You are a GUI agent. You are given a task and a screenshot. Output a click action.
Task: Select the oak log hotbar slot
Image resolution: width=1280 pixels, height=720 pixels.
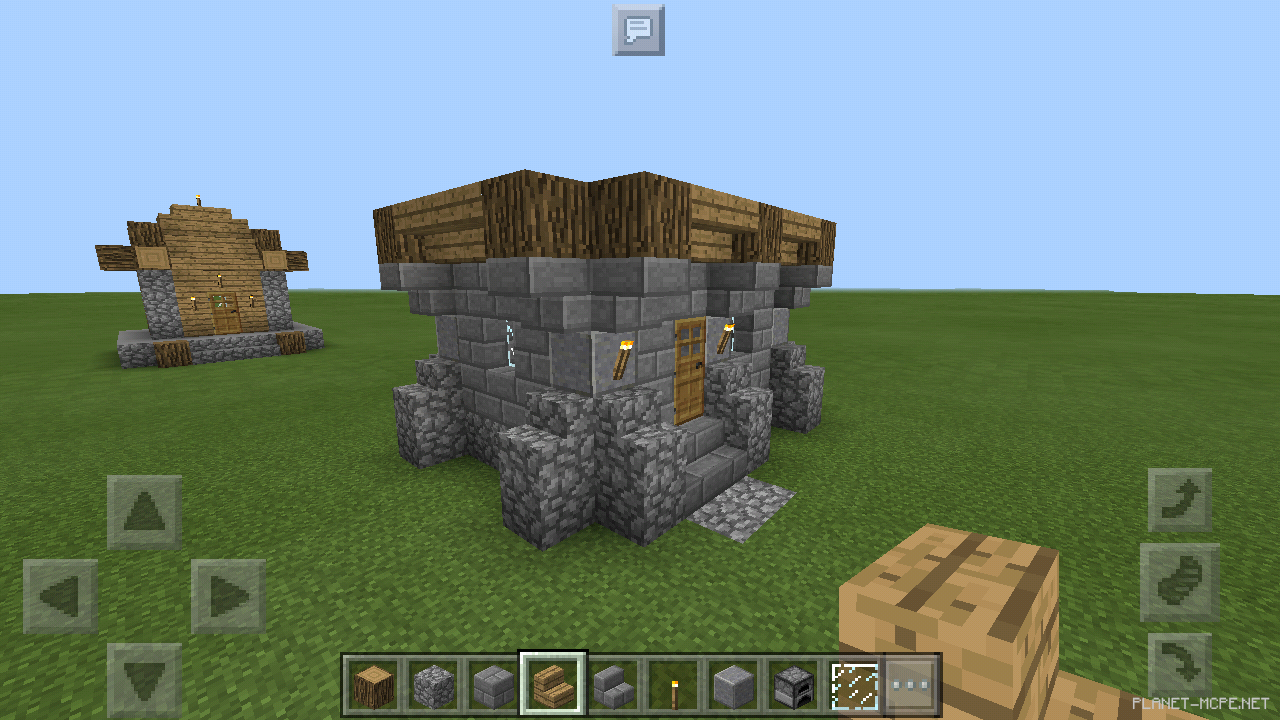[x=373, y=681]
